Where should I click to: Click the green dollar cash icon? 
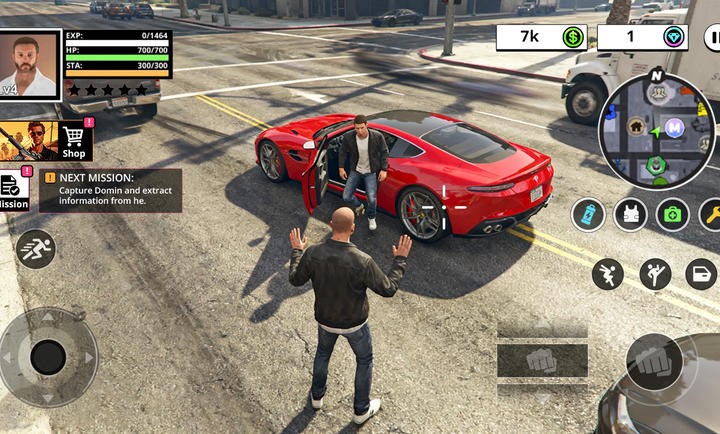572,38
